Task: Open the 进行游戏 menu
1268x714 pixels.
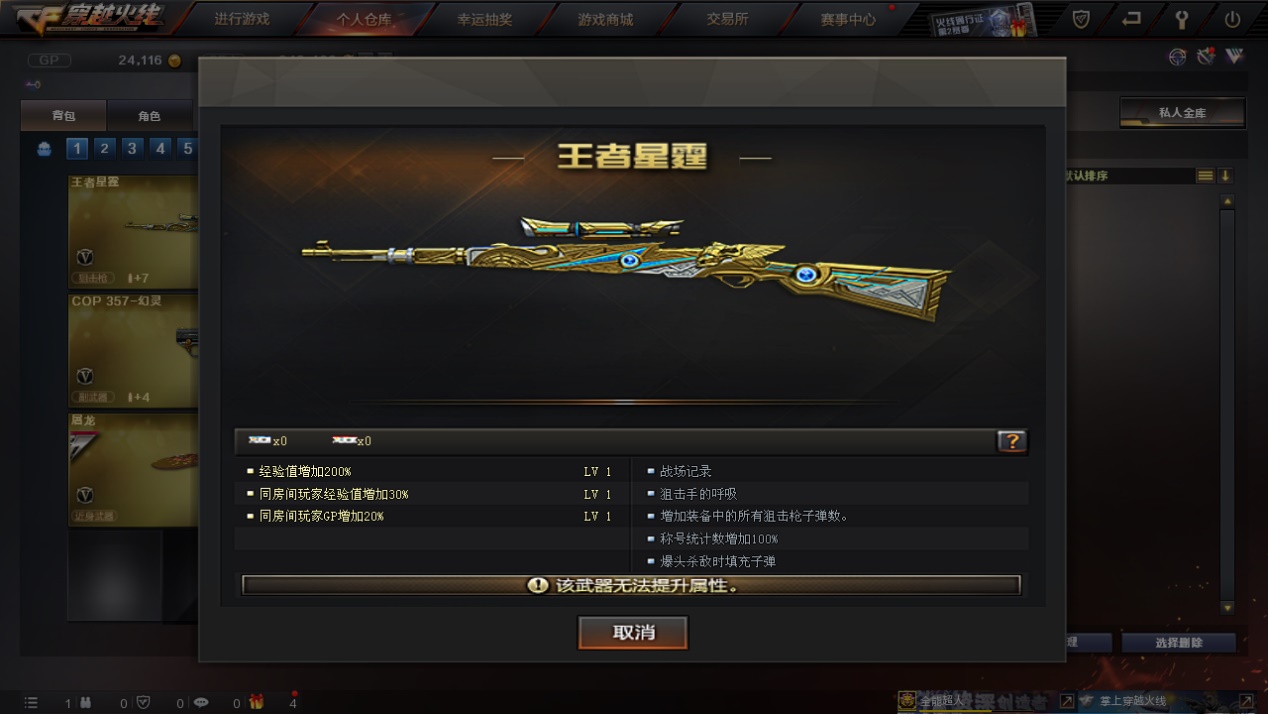Action: tap(241, 19)
